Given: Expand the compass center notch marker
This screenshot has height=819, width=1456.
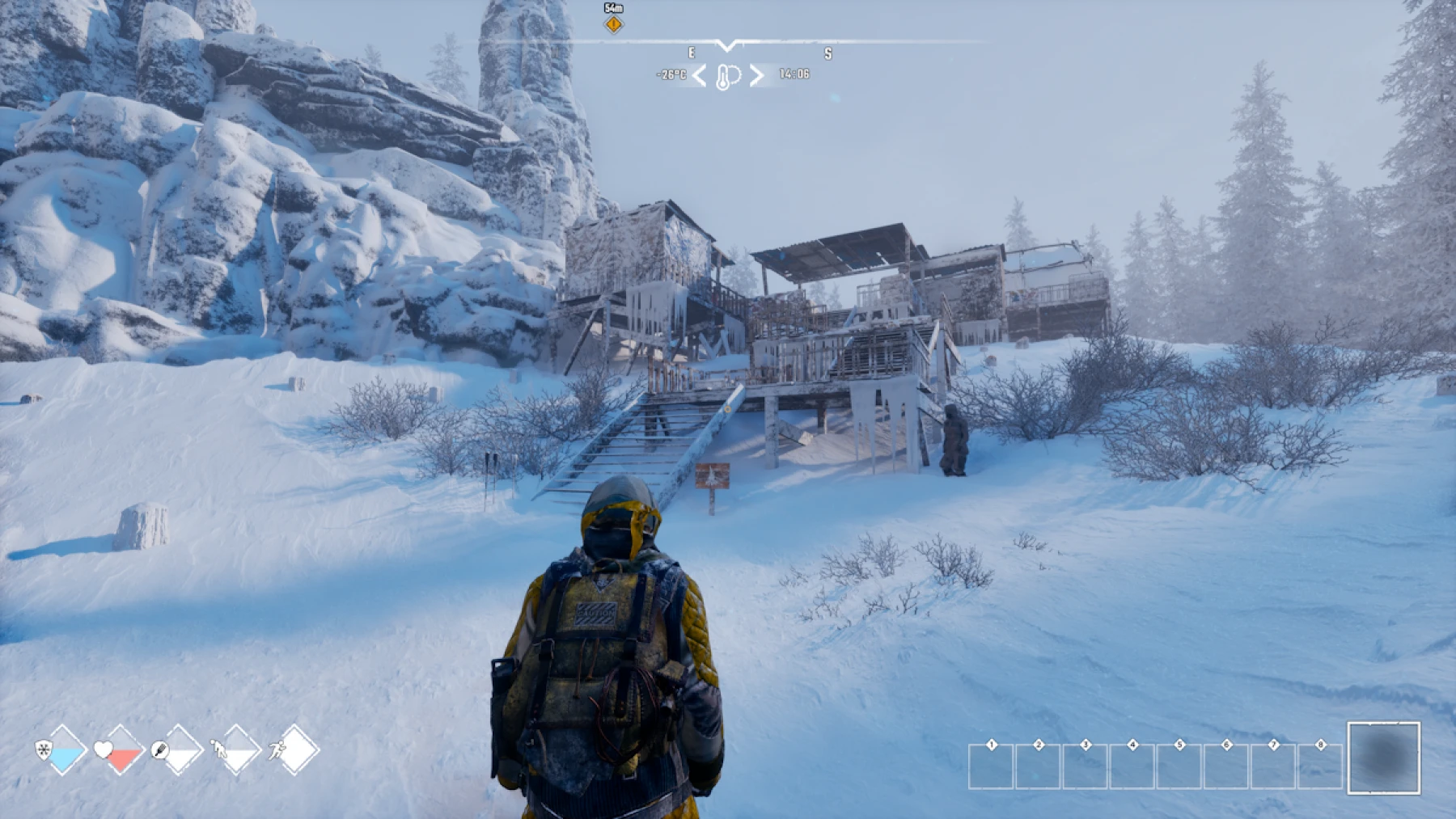Looking at the screenshot, I should [726, 45].
